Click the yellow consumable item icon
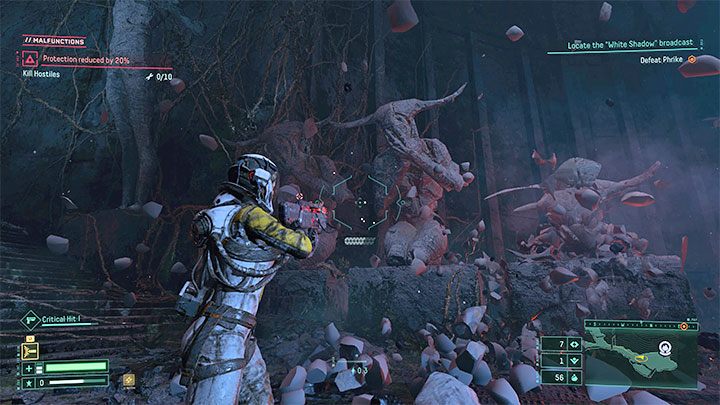 (128, 380)
